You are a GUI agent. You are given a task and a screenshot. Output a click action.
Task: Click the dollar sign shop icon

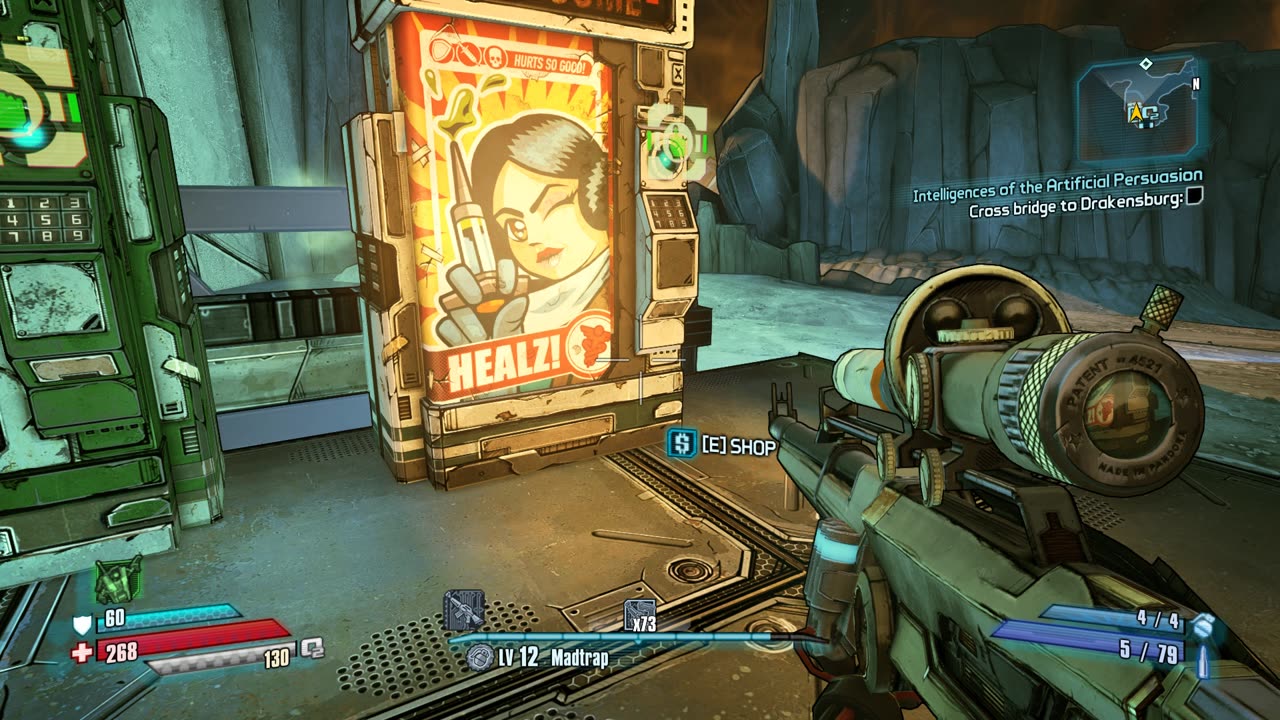pyautogui.click(x=682, y=444)
